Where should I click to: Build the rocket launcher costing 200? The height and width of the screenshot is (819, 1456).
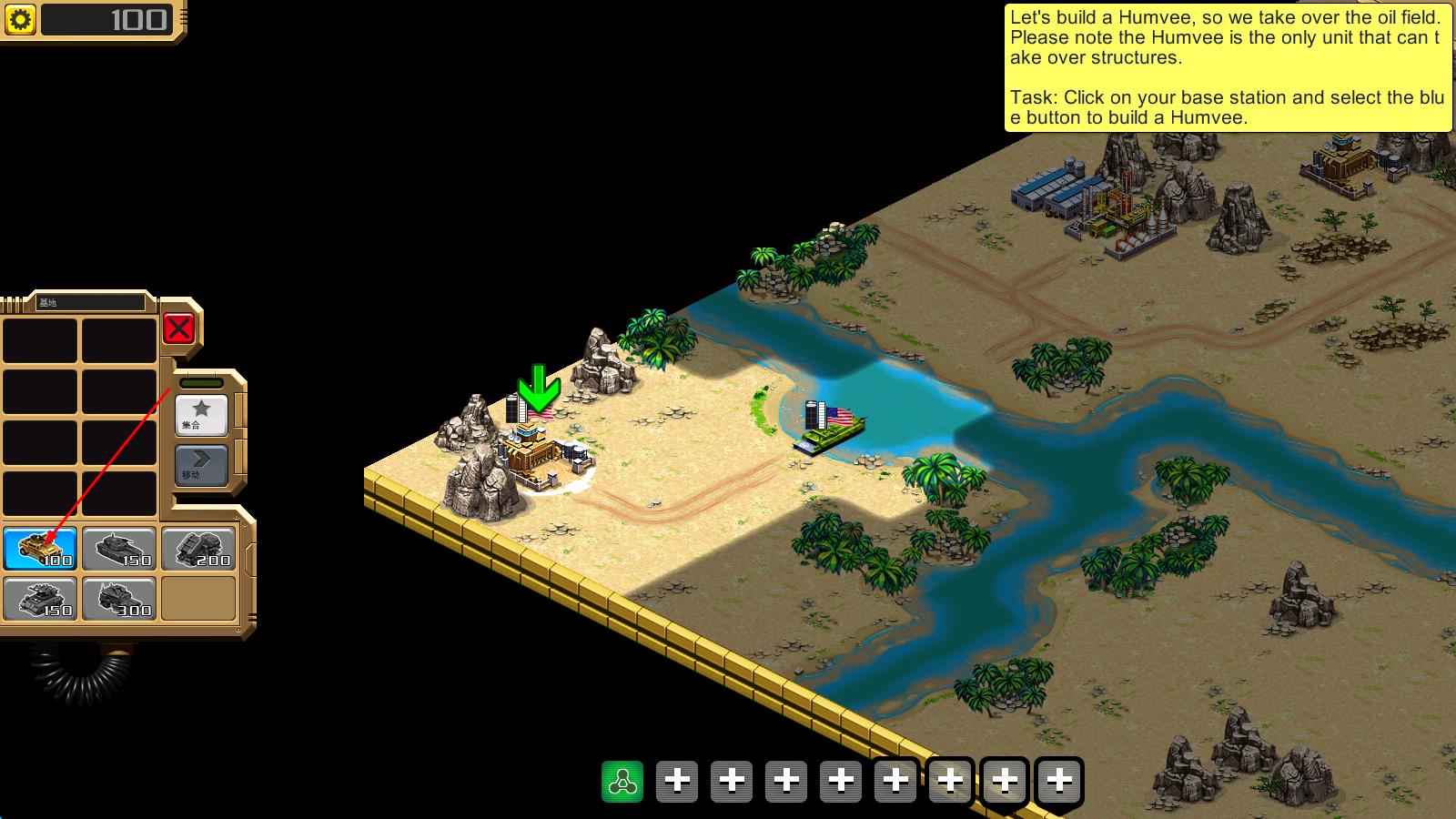198,549
